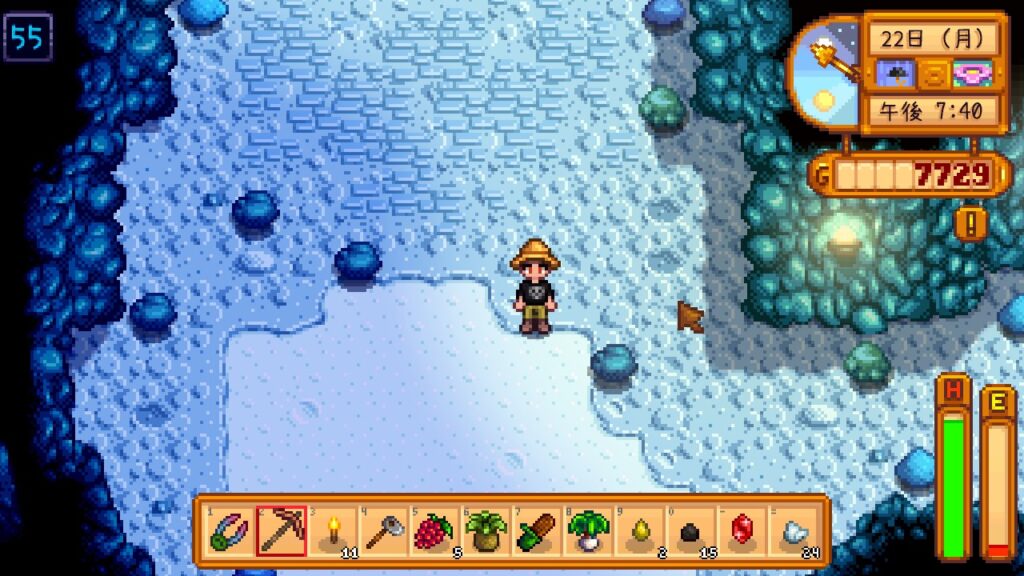Select the slingshot in the hotbar

[229, 531]
